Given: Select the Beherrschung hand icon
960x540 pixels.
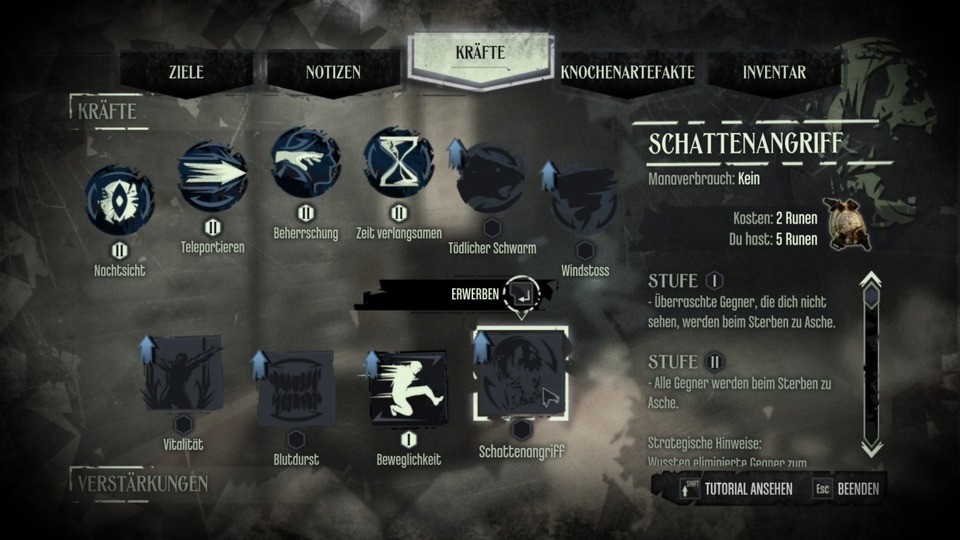Looking at the screenshot, I should click(305, 162).
